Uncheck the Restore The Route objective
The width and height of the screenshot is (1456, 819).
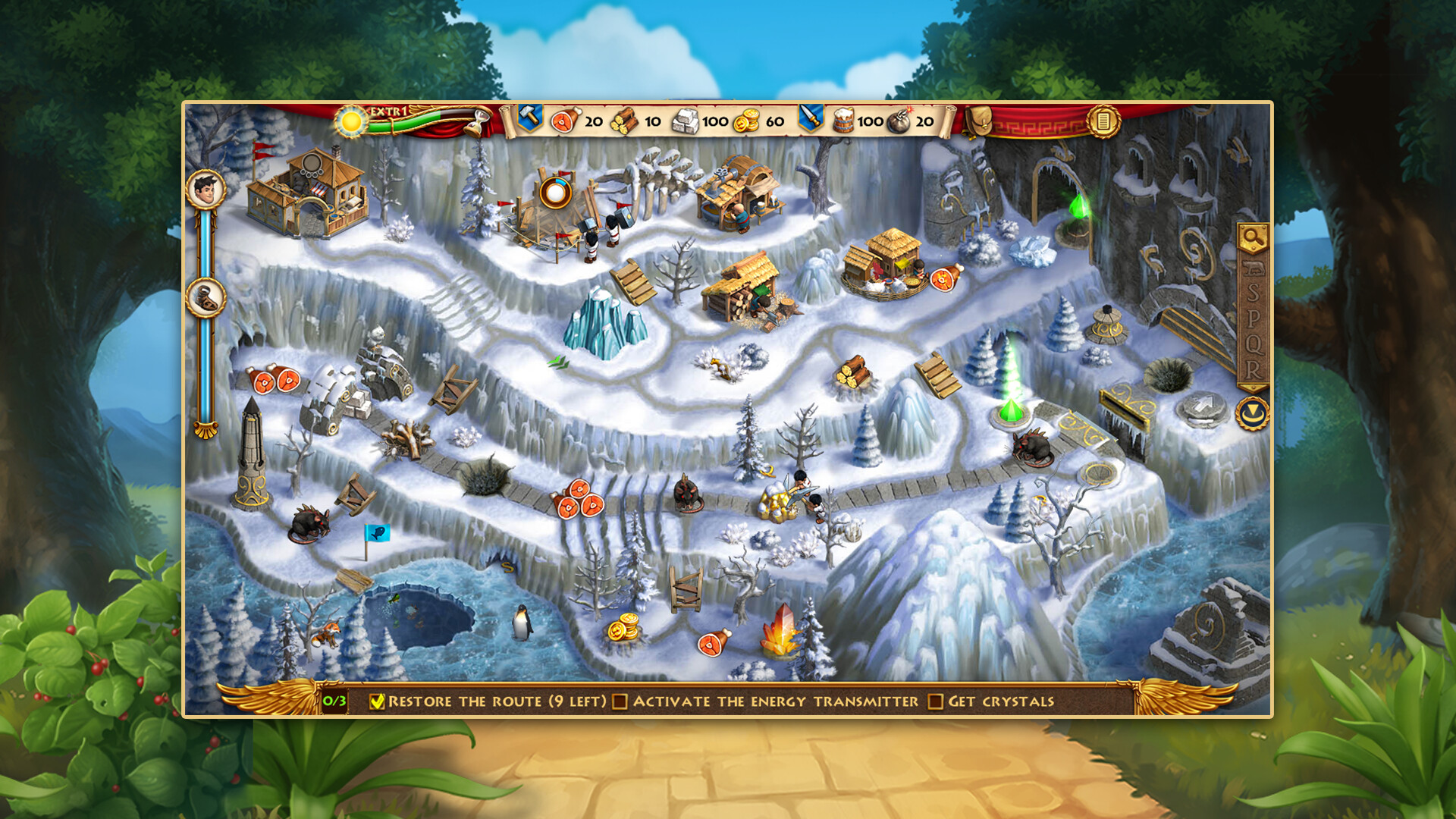[x=377, y=701]
